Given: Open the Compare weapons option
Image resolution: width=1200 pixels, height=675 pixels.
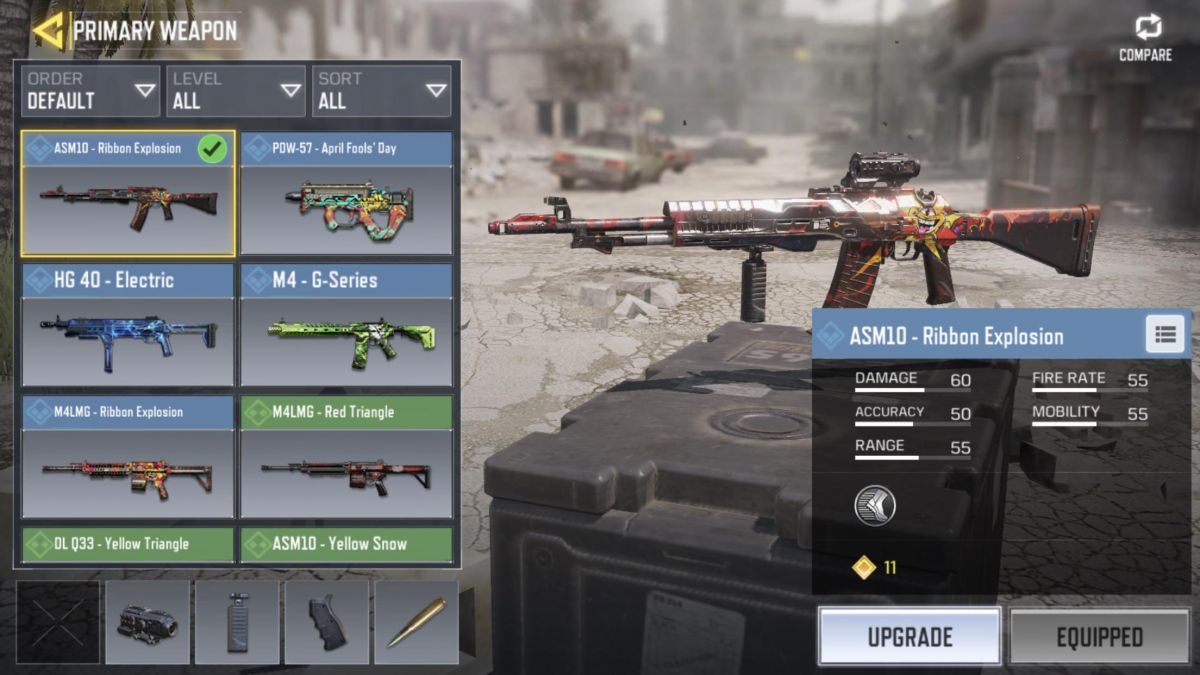Looking at the screenshot, I should point(1146,38).
